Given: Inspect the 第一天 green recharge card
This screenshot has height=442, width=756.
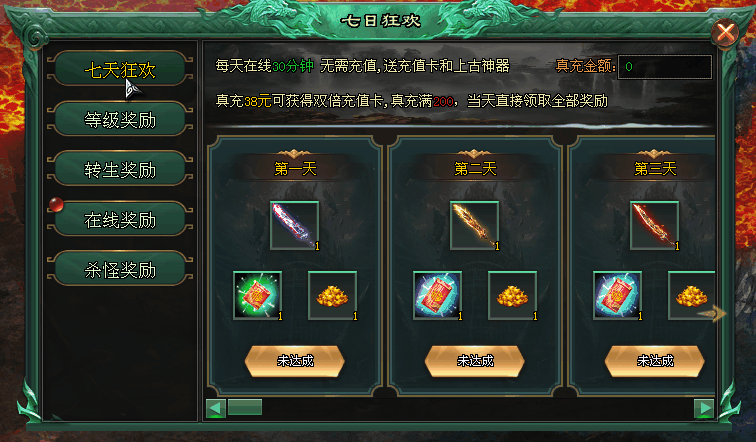Looking at the screenshot, I should 257,295.
